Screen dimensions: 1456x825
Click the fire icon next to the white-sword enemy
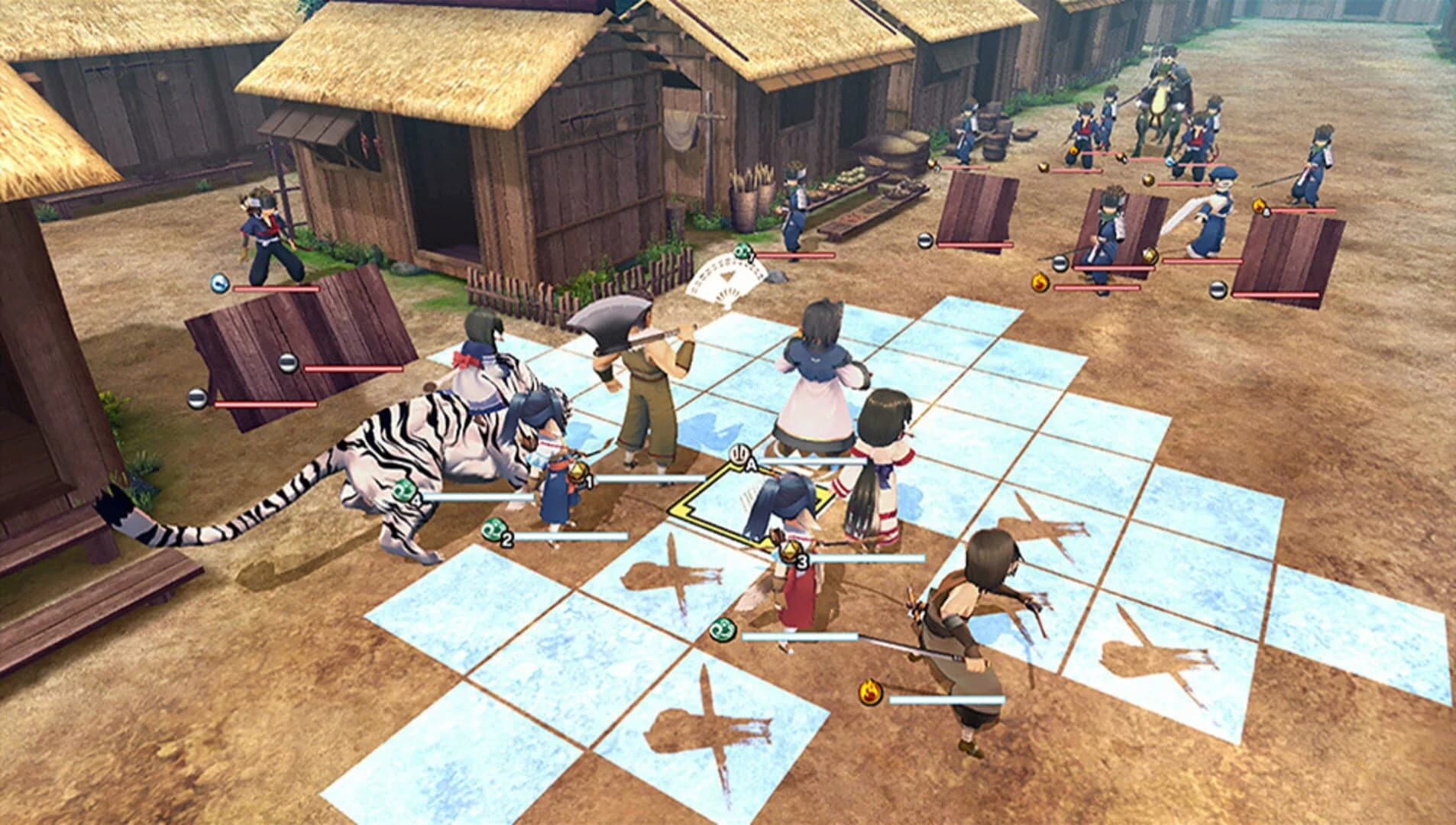(1259, 206)
